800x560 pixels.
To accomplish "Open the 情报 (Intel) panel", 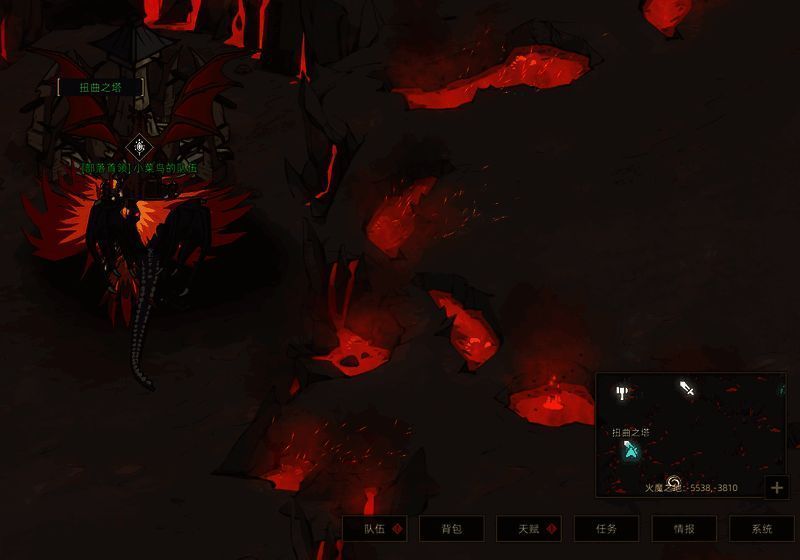I will (684, 529).
